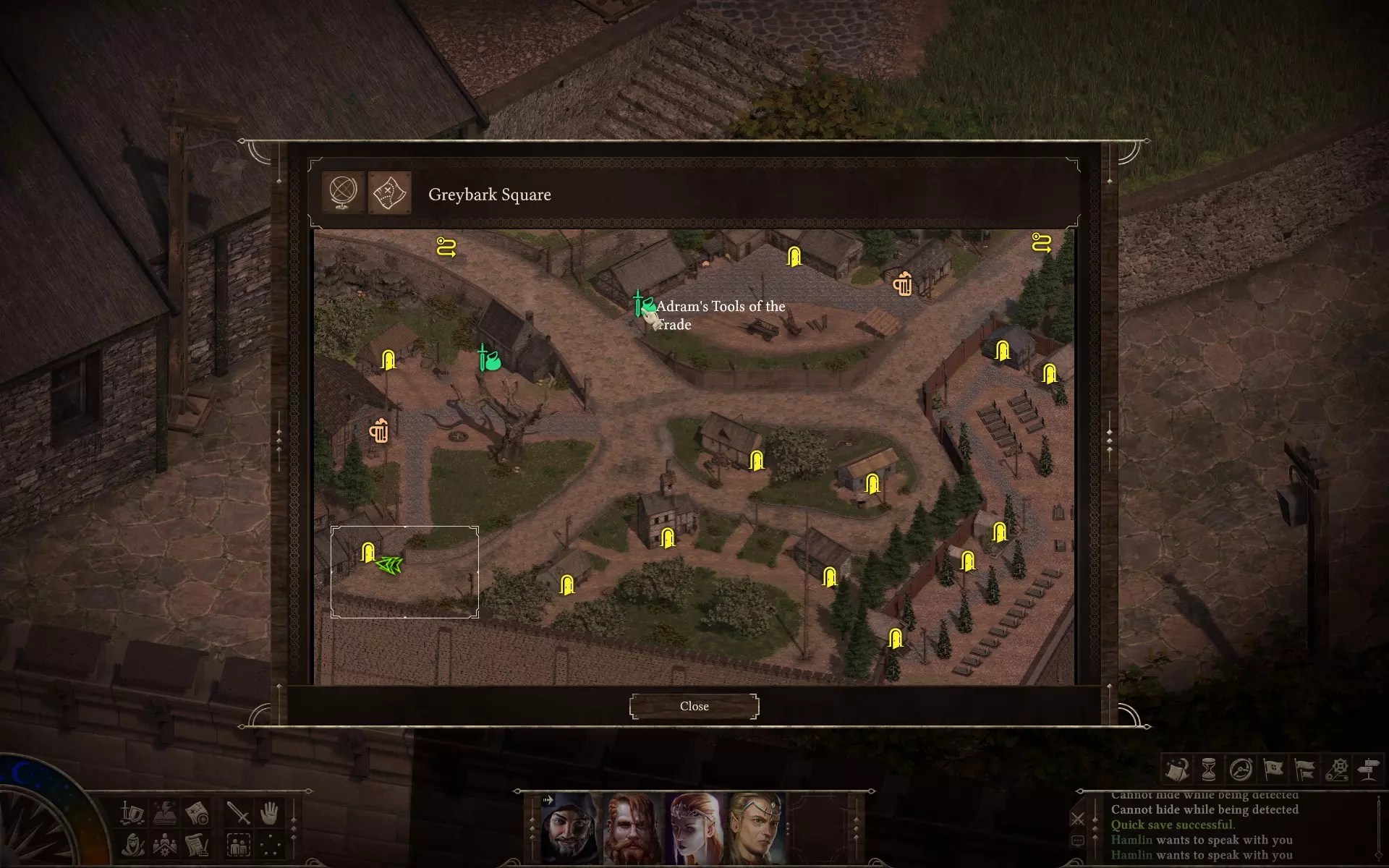Image resolution: width=1389 pixels, height=868 pixels.
Task: Click the top-left area exit arrow marker
Action: pos(446,247)
